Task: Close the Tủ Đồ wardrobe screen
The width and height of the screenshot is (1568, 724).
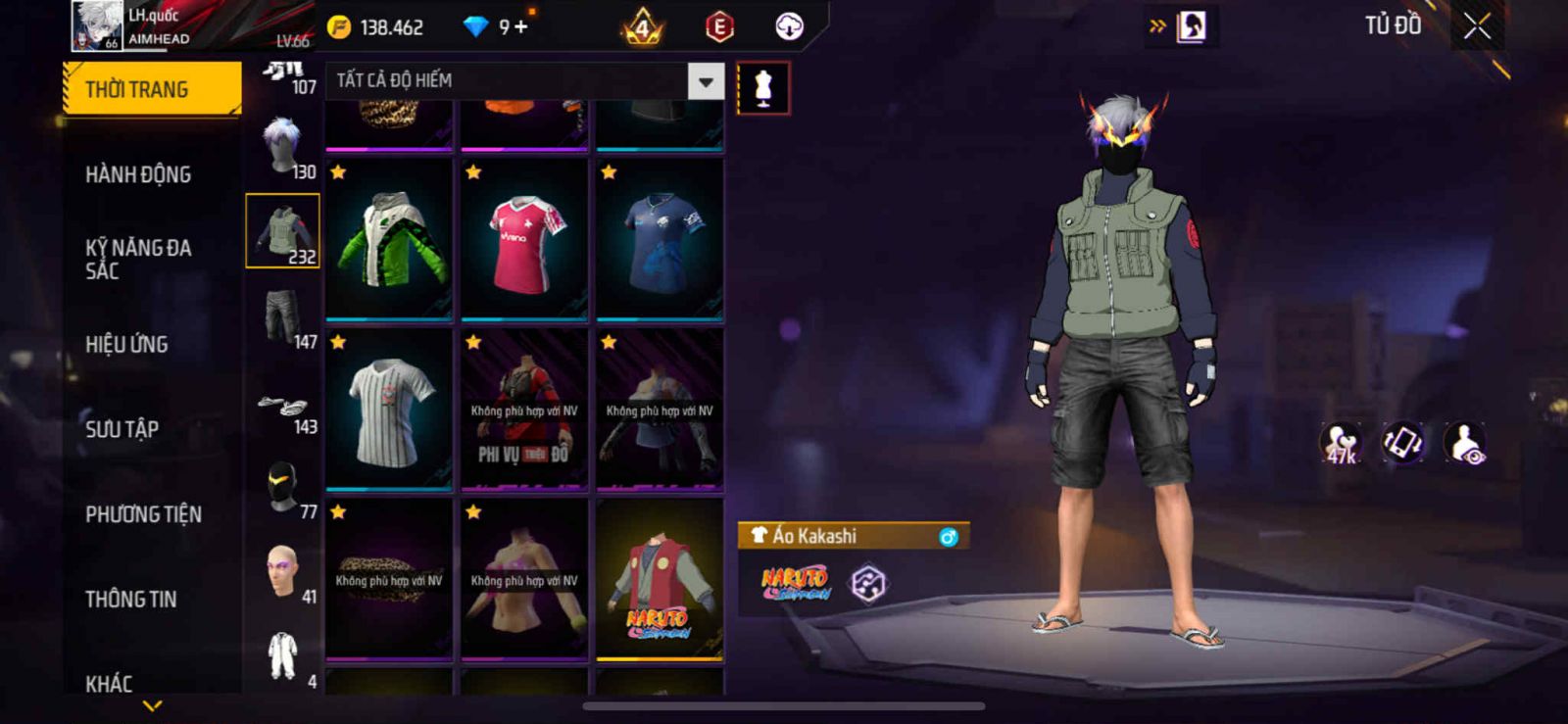Action: coord(1477,26)
